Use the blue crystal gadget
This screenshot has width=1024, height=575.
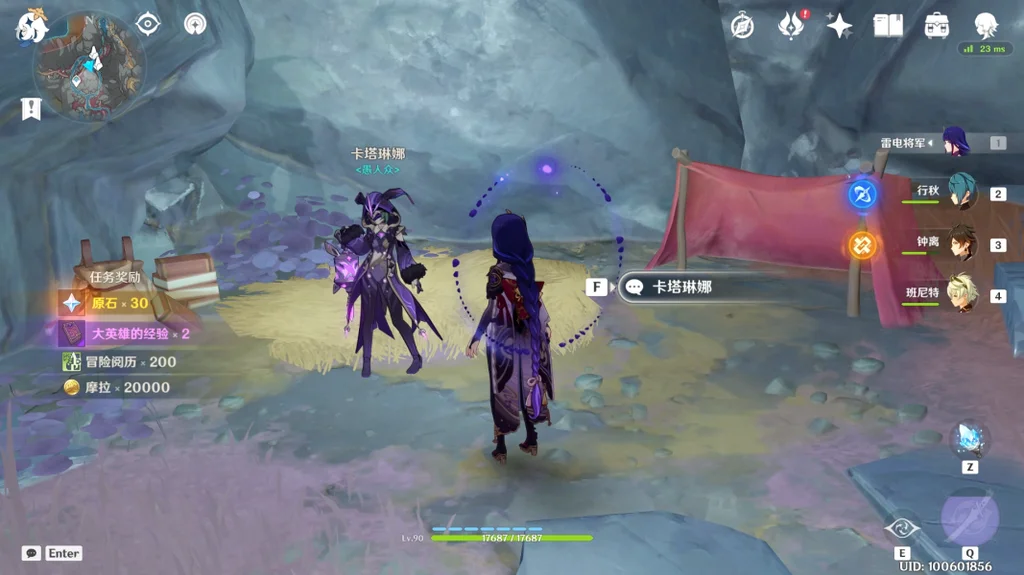point(969,439)
